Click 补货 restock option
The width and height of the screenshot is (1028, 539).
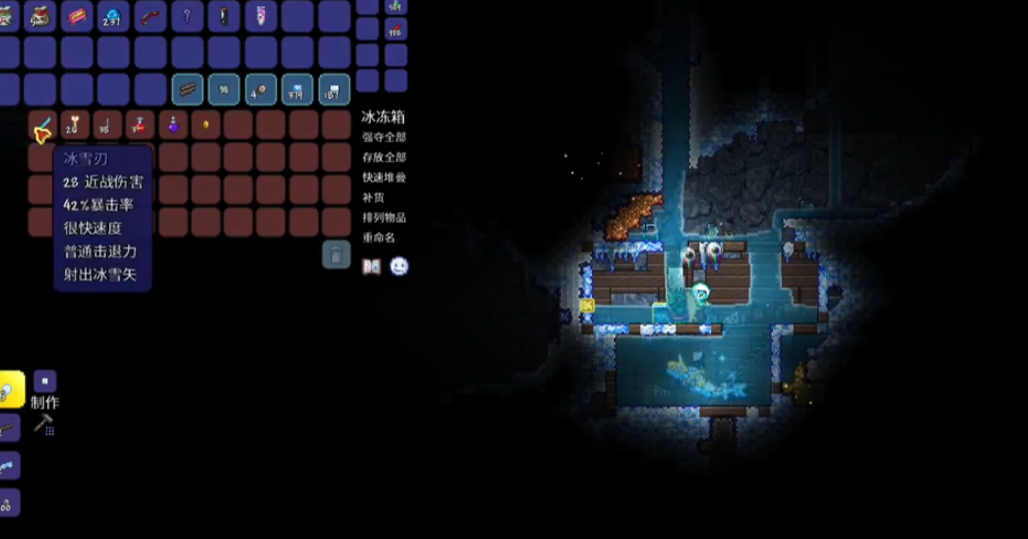[x=373, y=197]
